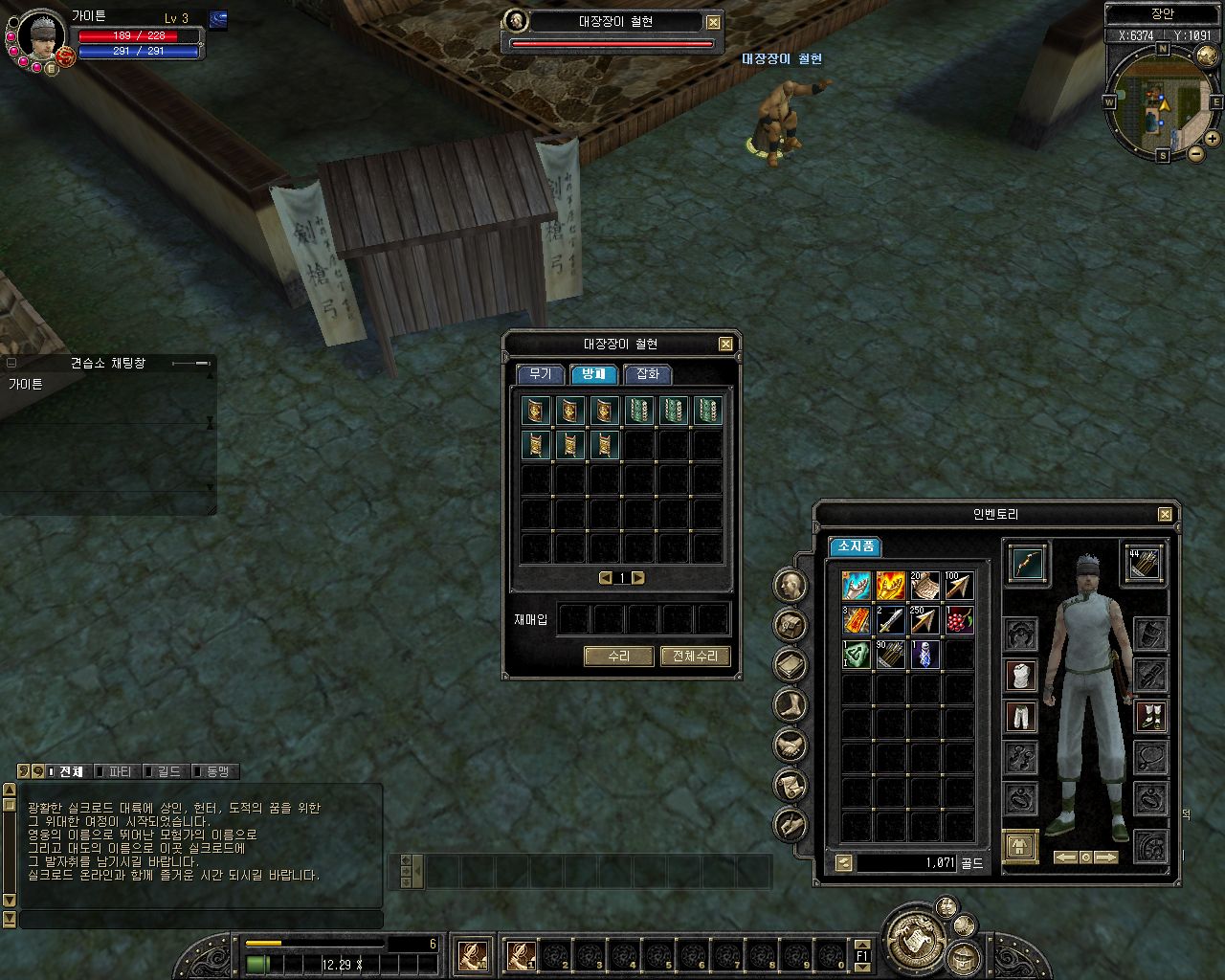The height and width of the screenshot is (980, 1225).
Task: Close the target frame for 대장장이 철현
Action: coord(713,22)
